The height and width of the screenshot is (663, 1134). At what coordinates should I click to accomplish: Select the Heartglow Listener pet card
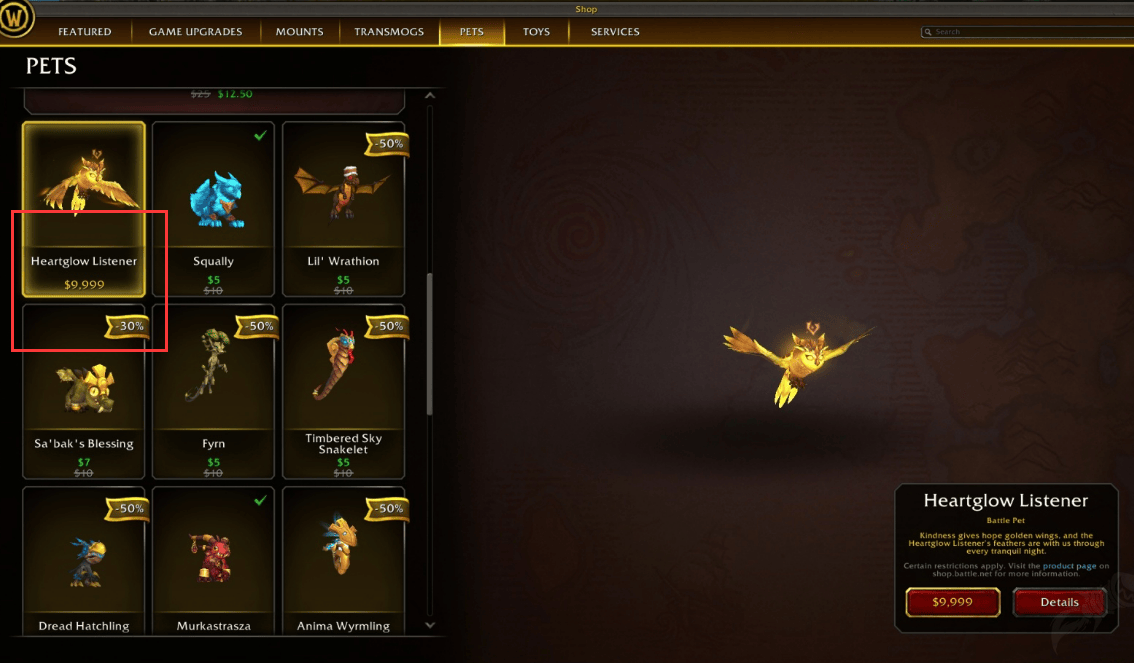84,209
